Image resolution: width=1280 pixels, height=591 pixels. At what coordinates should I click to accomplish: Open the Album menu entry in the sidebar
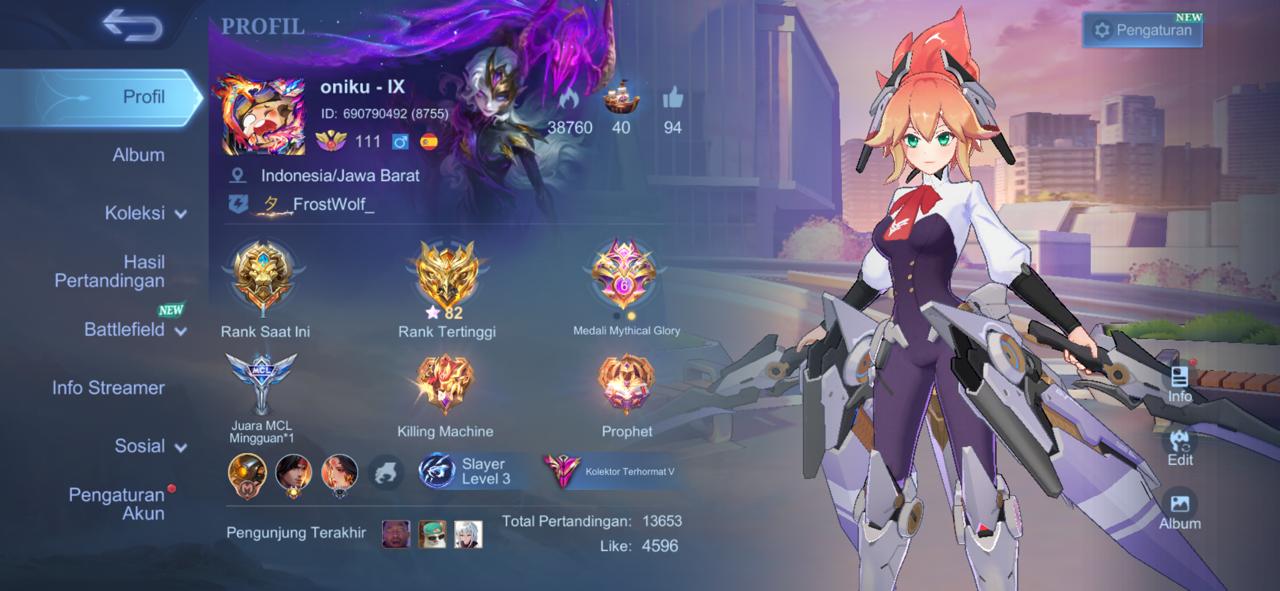(138, 155)
